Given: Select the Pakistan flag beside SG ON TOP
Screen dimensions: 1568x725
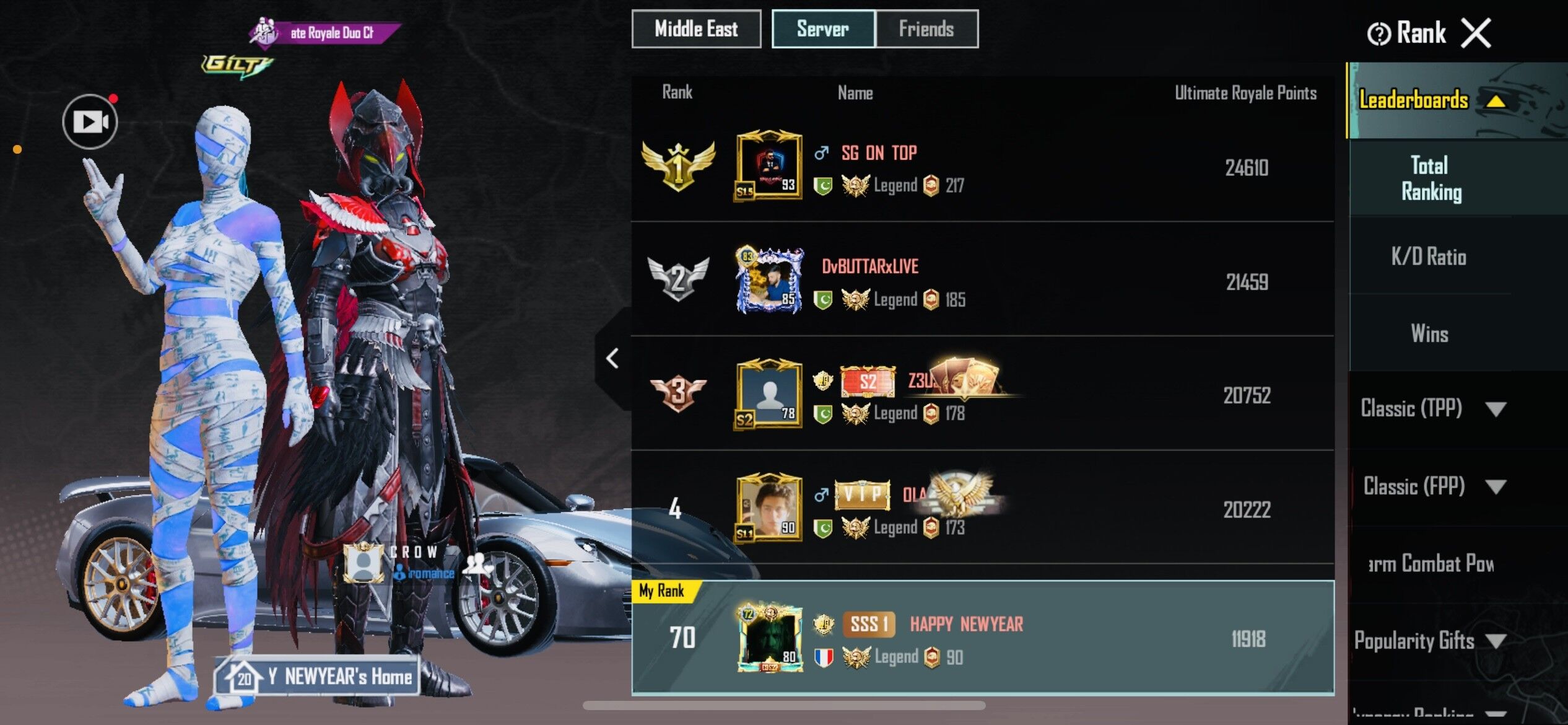Looking at the screenshot, I should pyautogui.click(x=824, y=184).
